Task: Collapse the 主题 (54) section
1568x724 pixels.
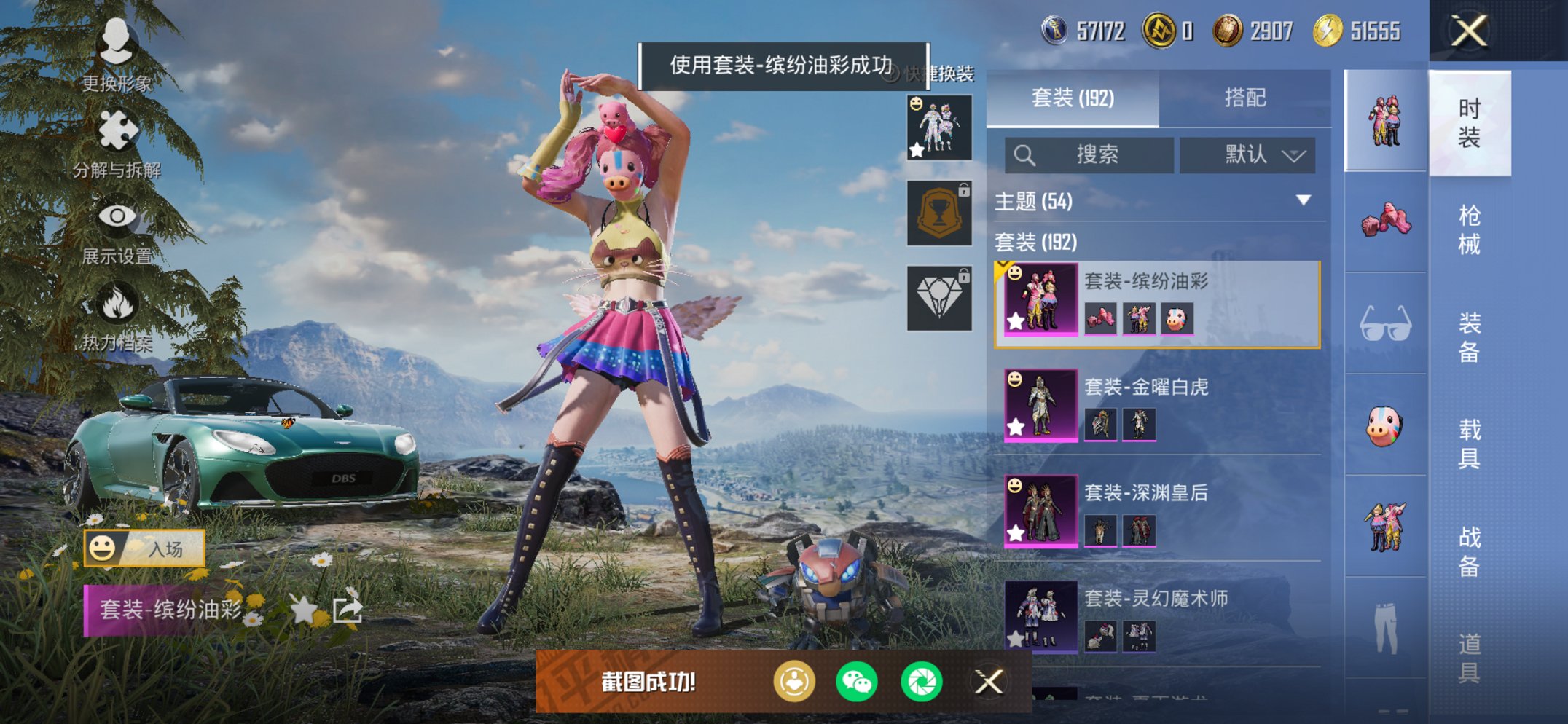Action: pos(1301,202)
